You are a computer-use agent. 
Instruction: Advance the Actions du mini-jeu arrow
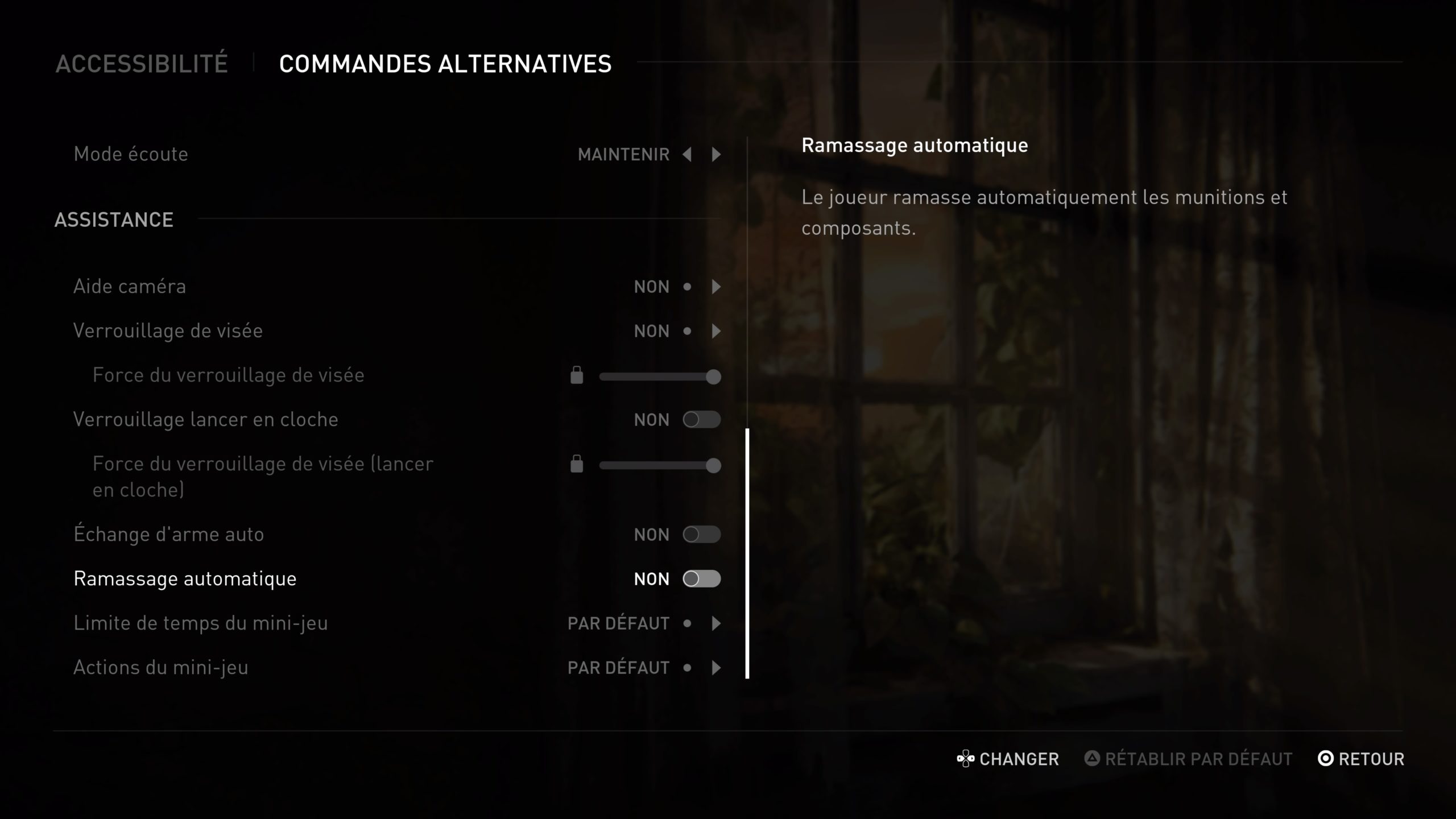tap(716, 668)
